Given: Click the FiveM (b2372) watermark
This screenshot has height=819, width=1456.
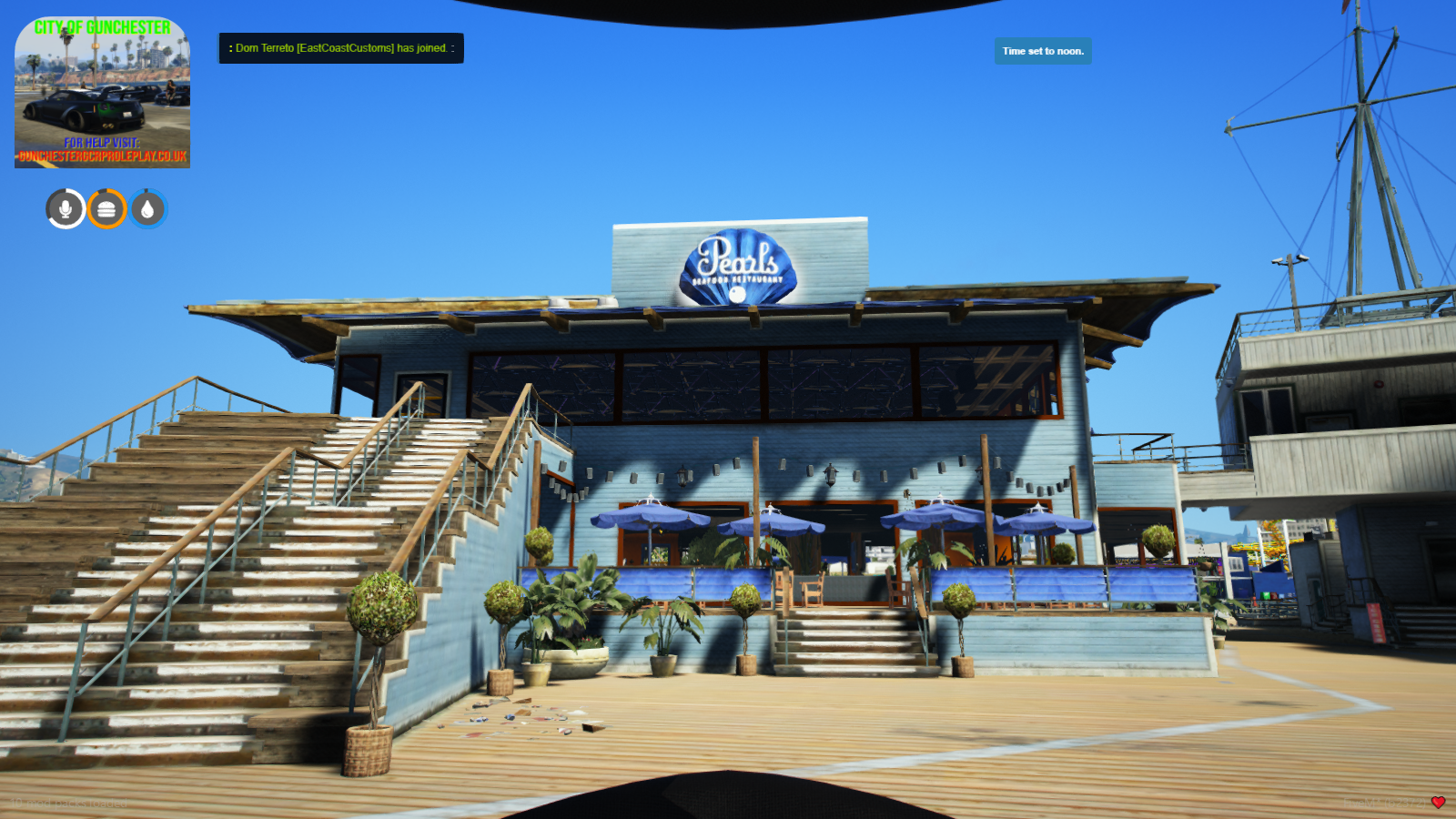Looking at the screenshot, I should coord(1384,803).
